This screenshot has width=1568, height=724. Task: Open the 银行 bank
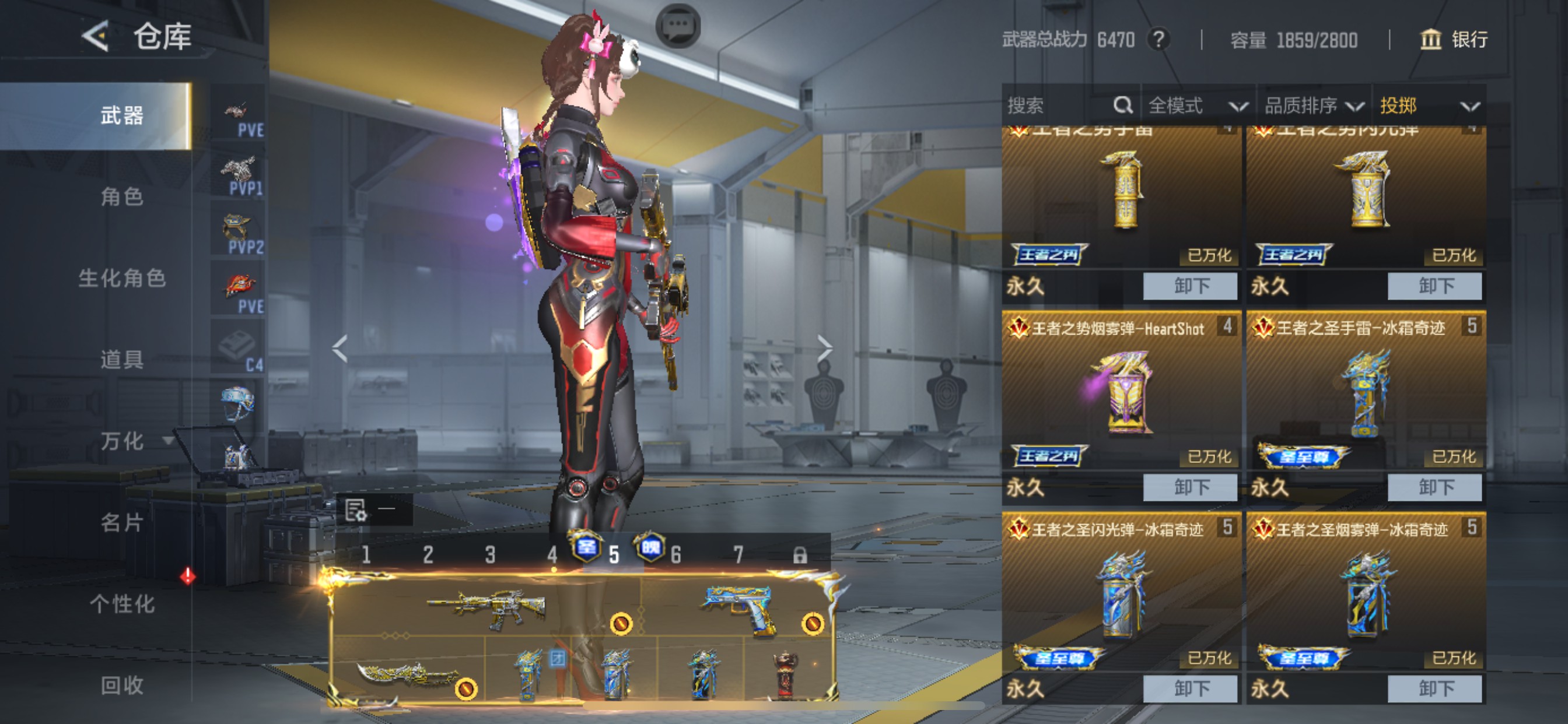point(1455,40)
